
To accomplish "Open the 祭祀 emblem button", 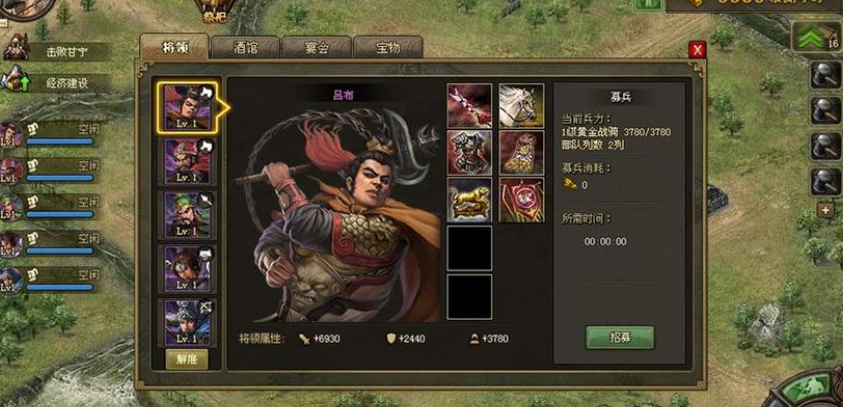I will pos(214,12).
